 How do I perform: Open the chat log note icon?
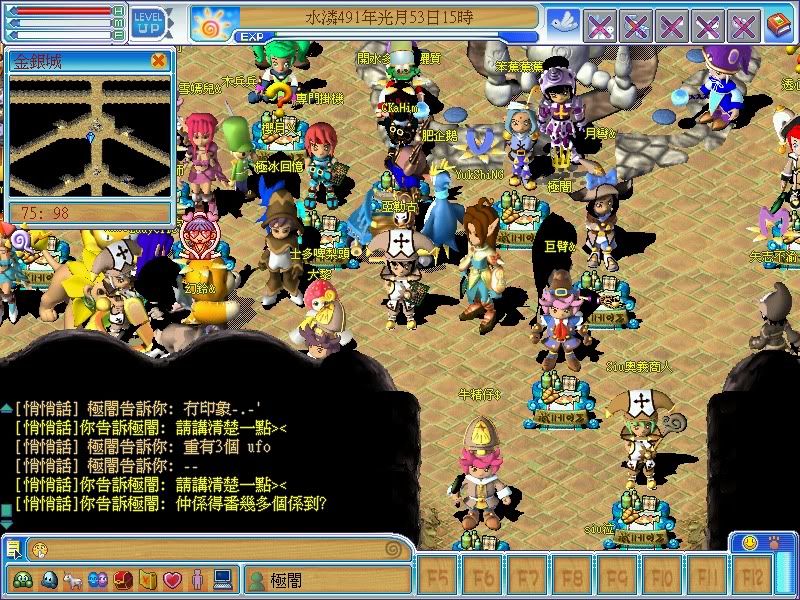tap(13, 548)
